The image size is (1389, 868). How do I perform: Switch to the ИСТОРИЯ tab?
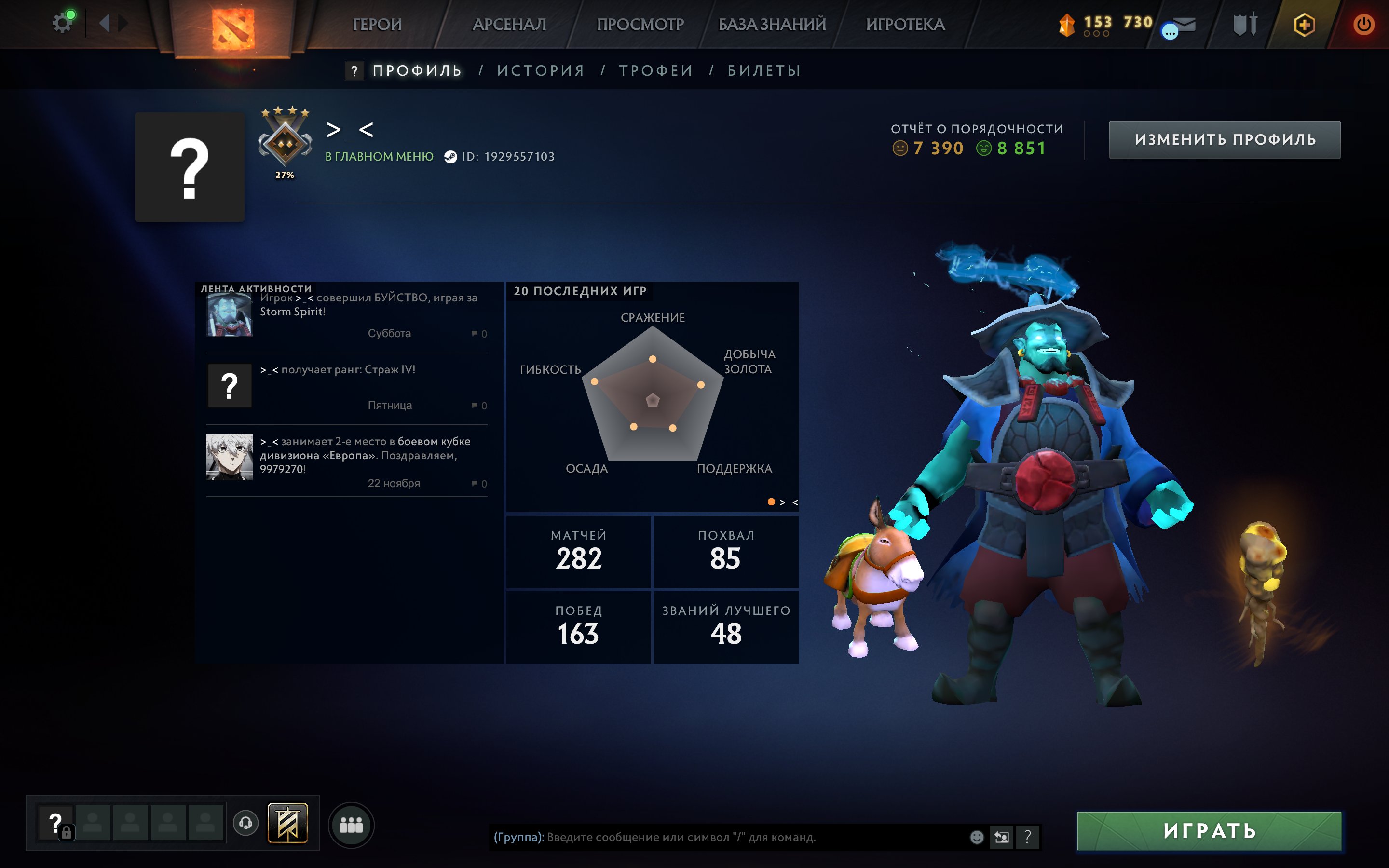tap(540, 70)
